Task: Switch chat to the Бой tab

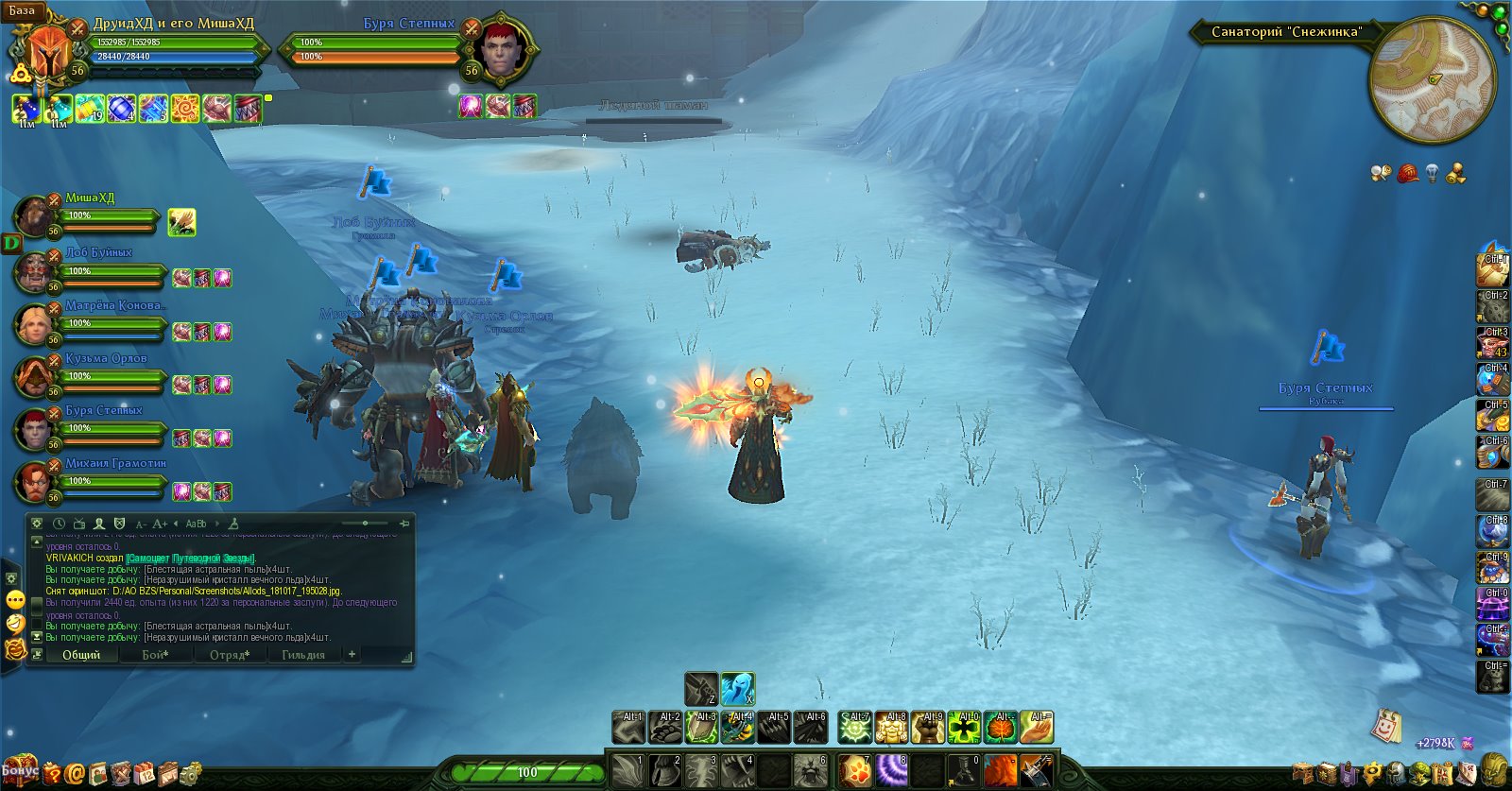Action: point(155,654)
